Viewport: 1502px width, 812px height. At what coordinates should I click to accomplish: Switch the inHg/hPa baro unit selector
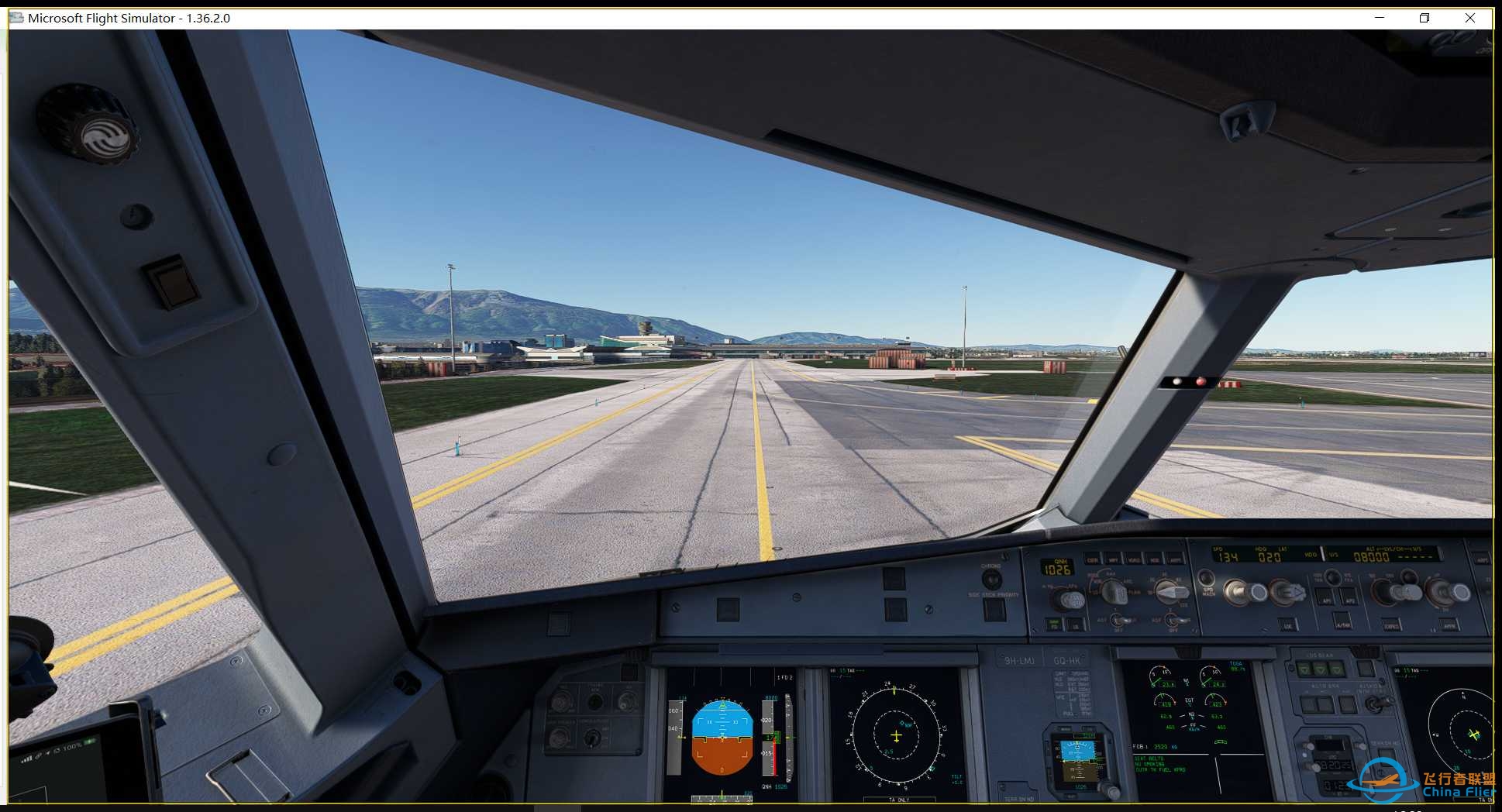(1073, 598)
